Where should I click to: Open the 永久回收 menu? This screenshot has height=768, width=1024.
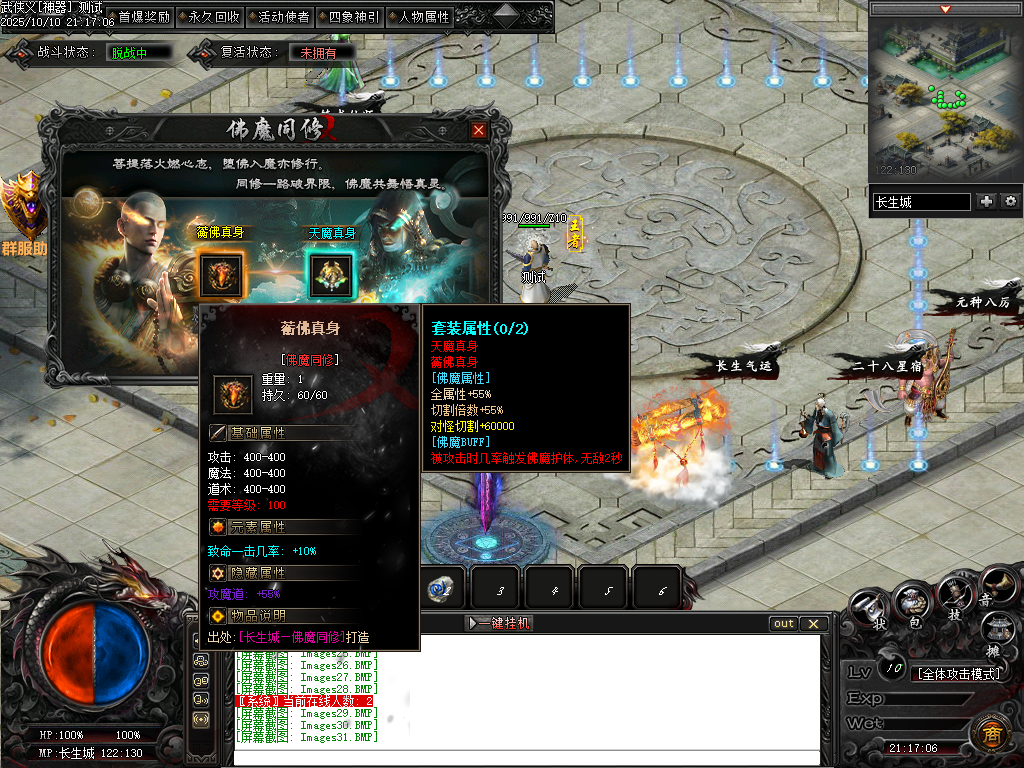click(x=208, y=16)
